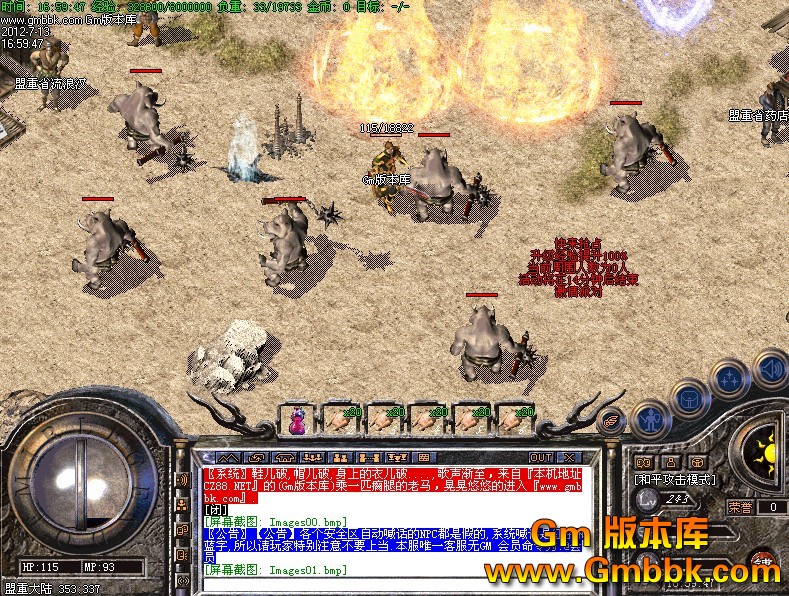Open the bag chest round button
The height and width of the screenshot is (596, 789).
[x=689, y=399]
